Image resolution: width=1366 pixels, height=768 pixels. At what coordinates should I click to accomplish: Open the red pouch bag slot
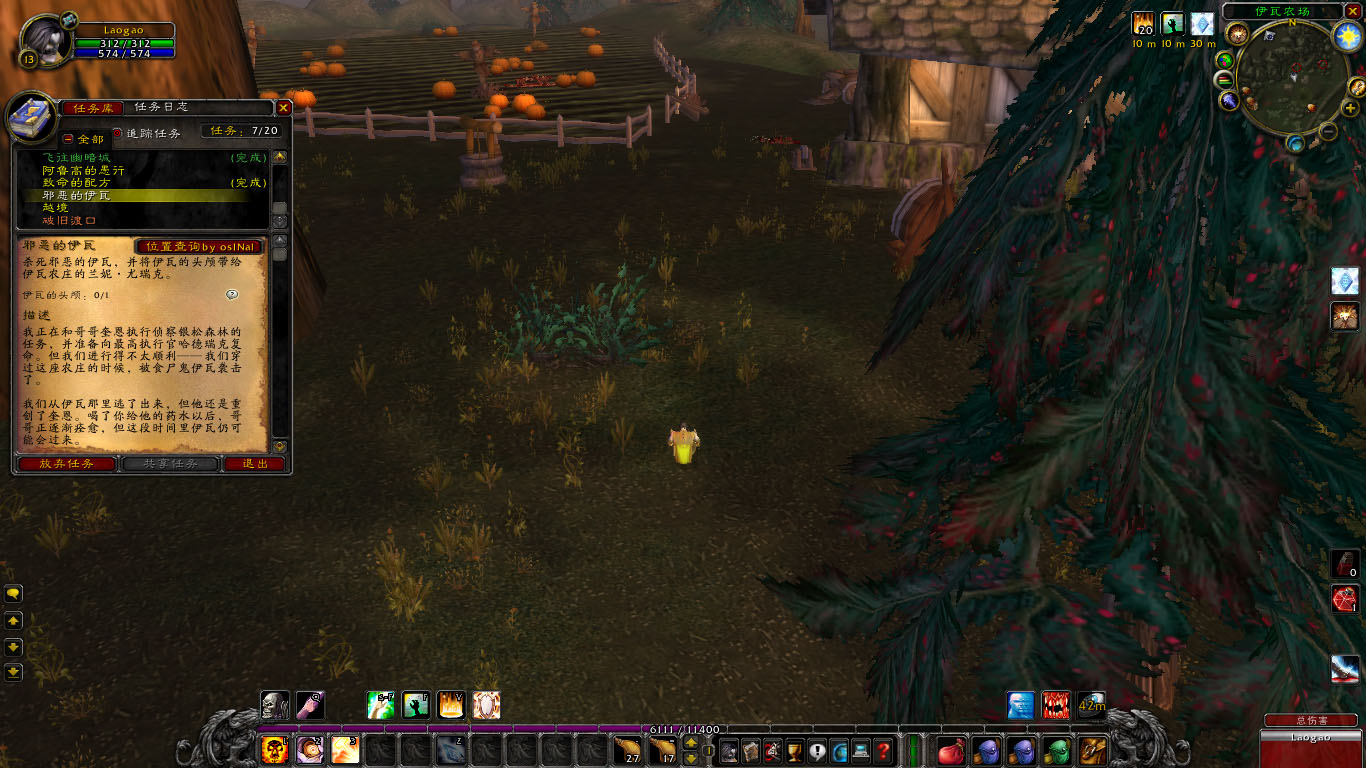tap(950, 750)
